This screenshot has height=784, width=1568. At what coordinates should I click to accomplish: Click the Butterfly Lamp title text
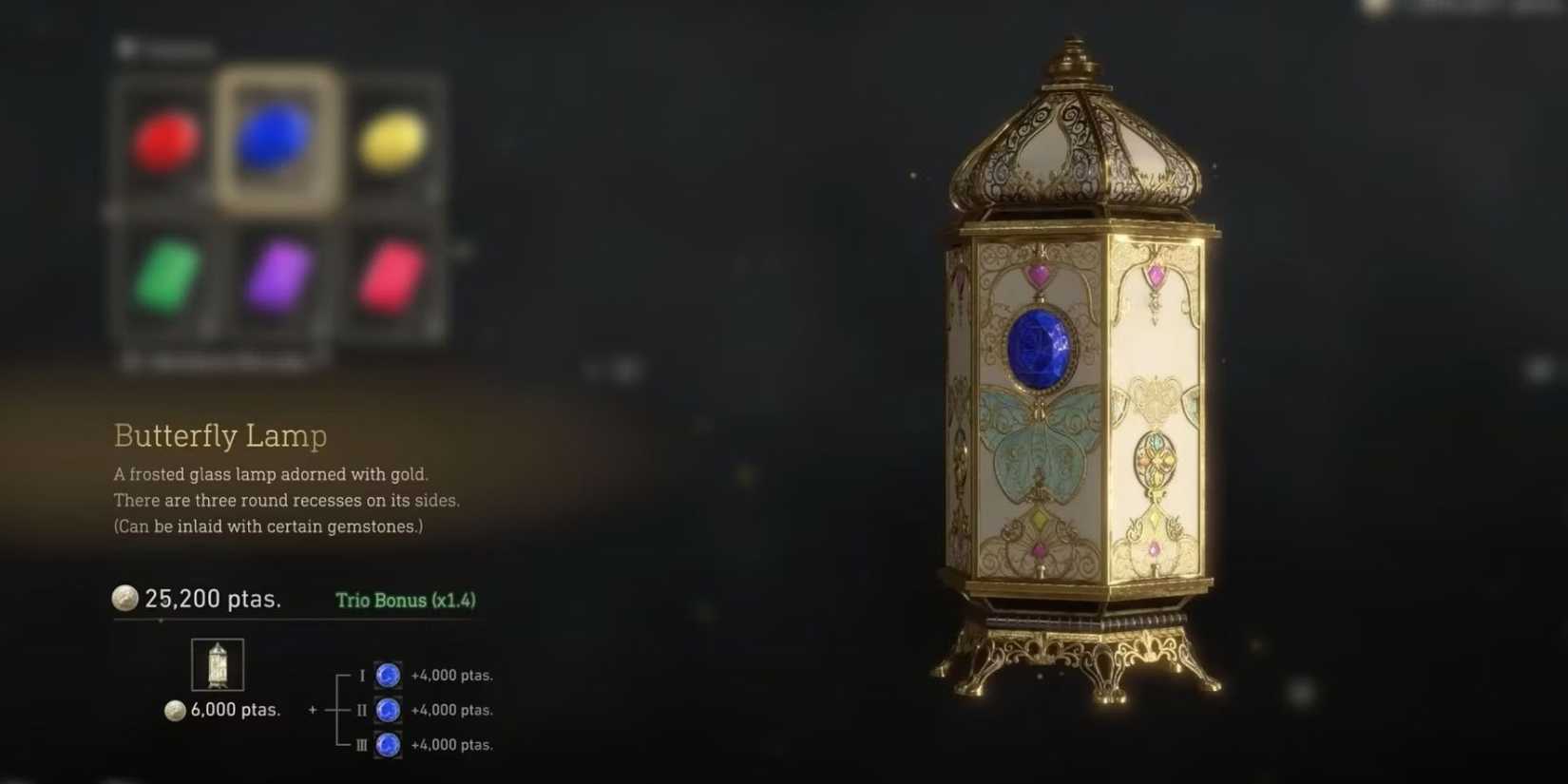point(220,436)
